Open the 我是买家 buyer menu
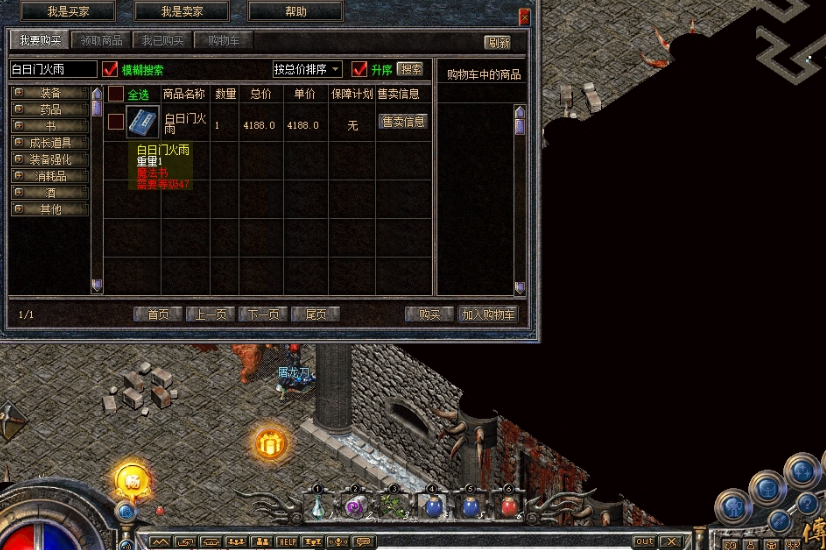This screenshot has height=550, width=826. click(68, 12)
